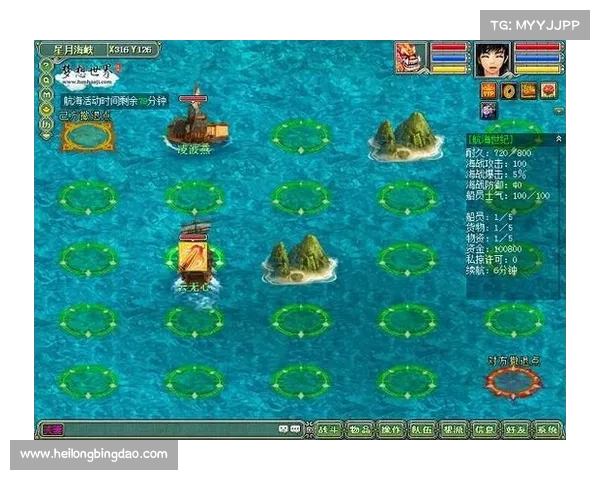The image size is (600, 480).
Task: Select the red-maned pet portrait
Action: point(410,57)
